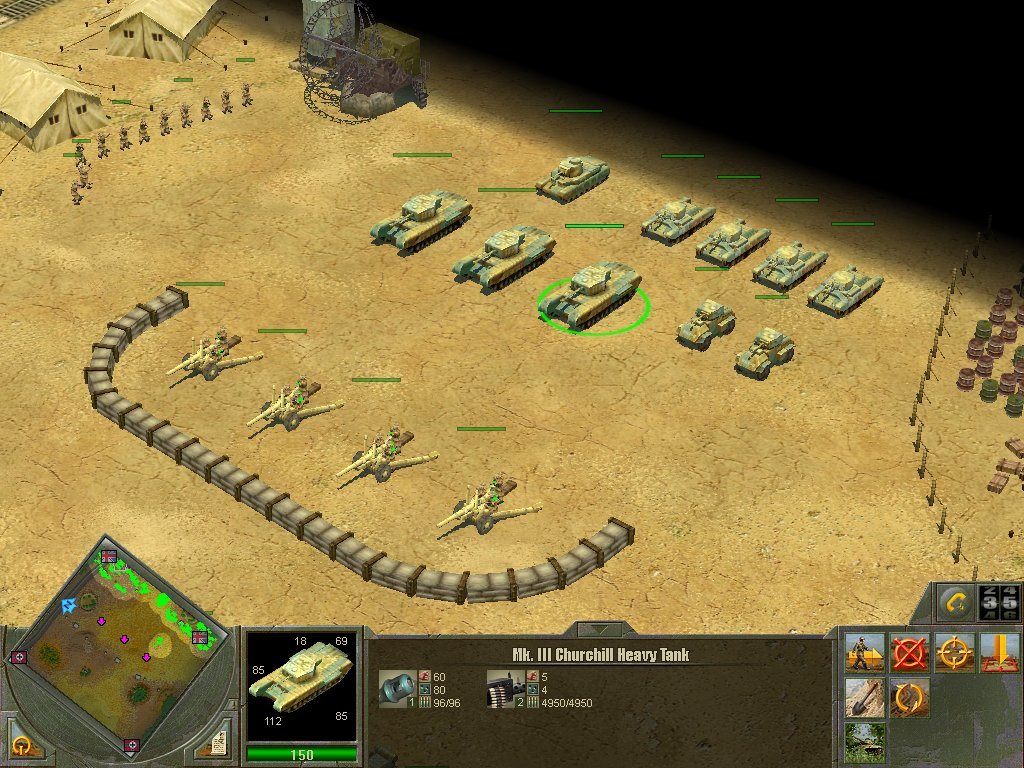
Task: Activate the move command soldier icon
Action: 864,653
